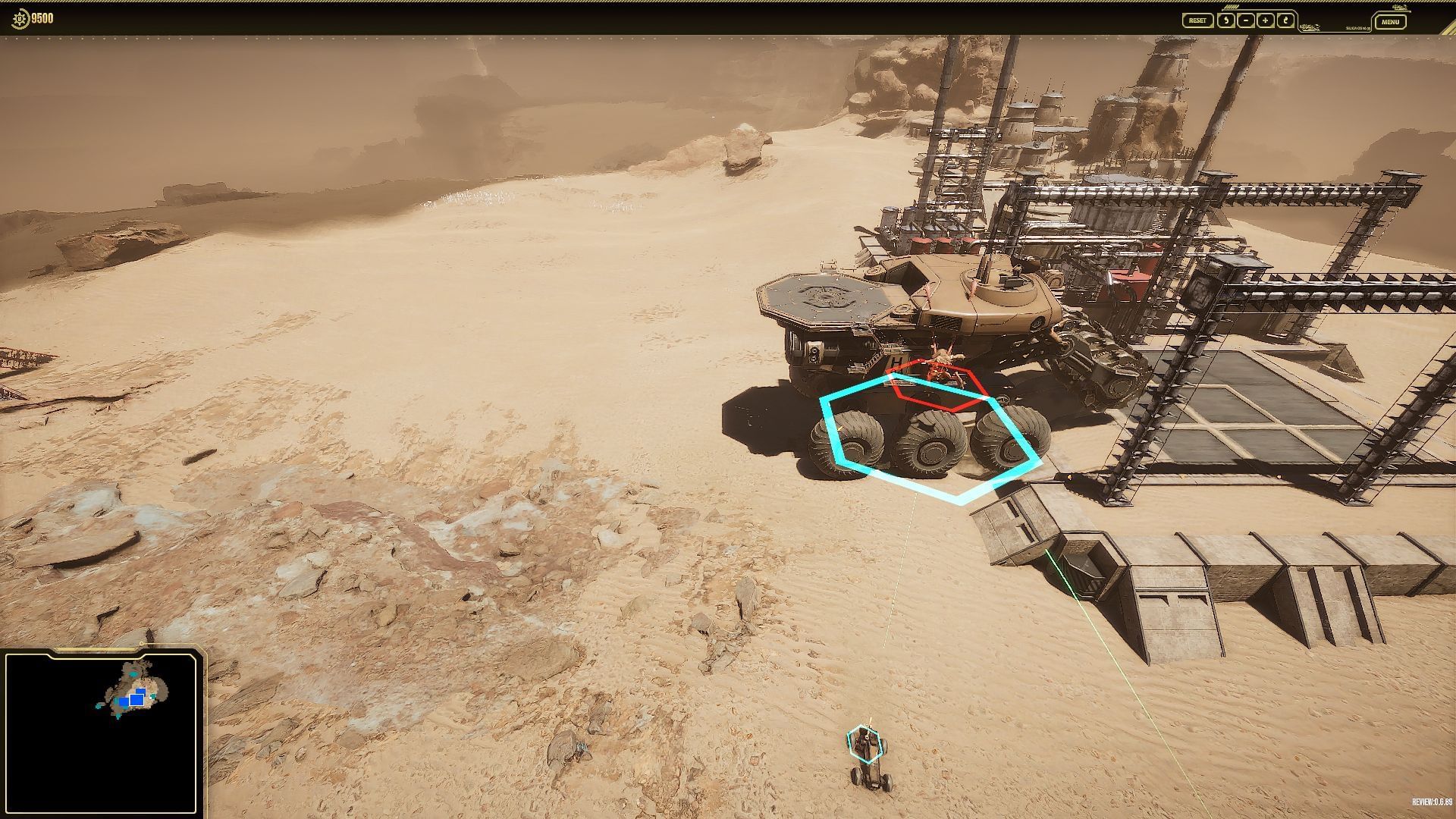Open the MENU in the top right
This screenshot has width=1456, height=819.
pyautogui.click(x=1390, y=21)
